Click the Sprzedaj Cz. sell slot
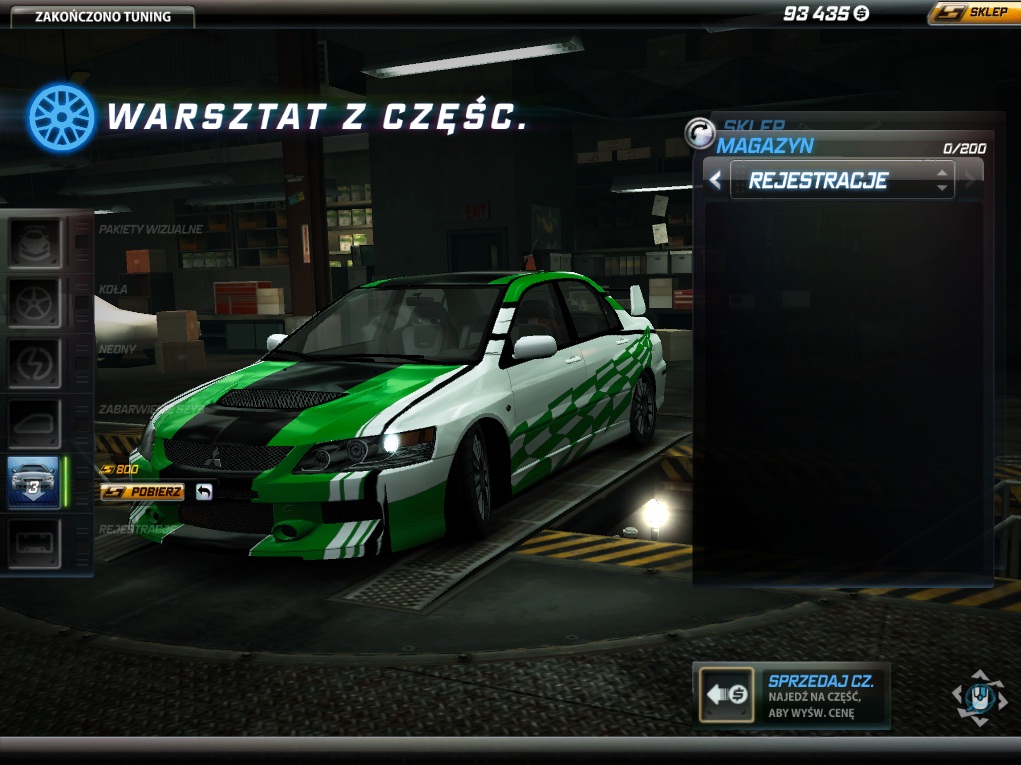The width and height of the screenshot is (1021, 765). (727, 694)
